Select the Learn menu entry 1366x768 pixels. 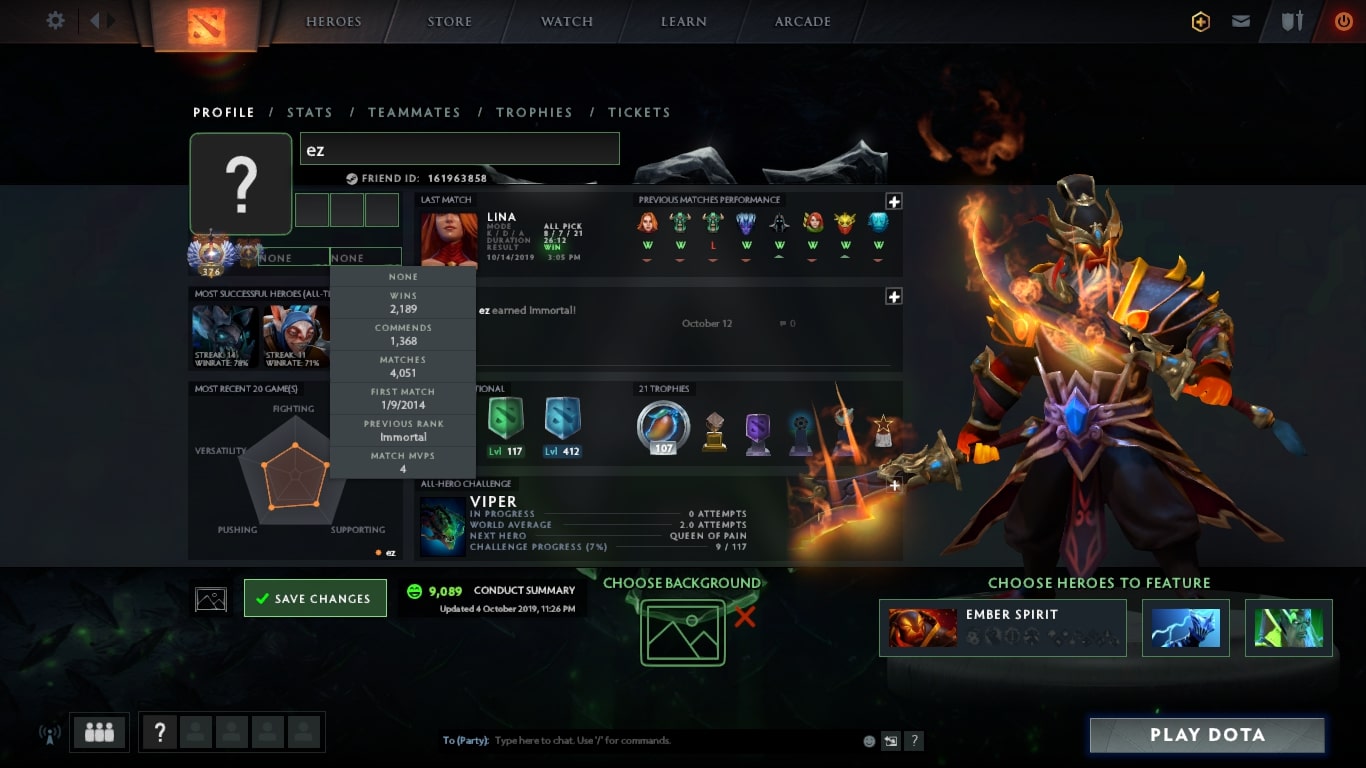(x=684, y=22)
